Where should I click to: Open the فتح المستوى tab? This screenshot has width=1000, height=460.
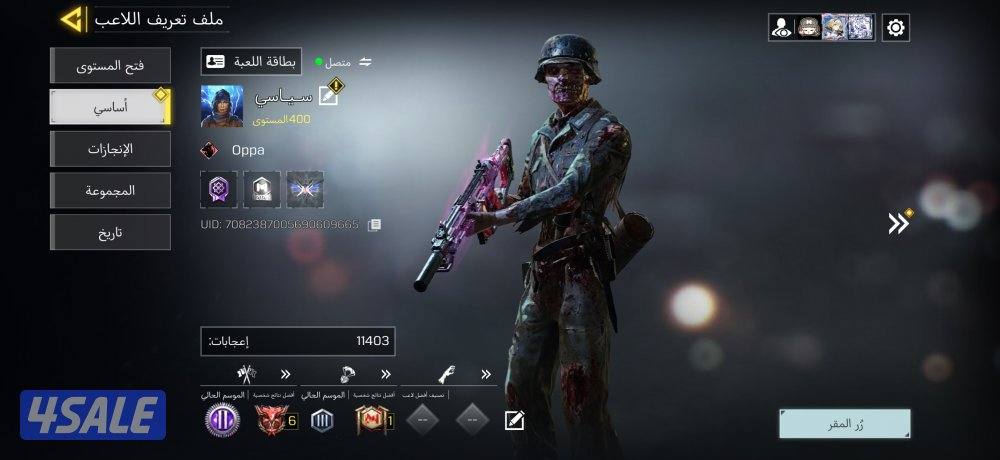click(110, 66)
